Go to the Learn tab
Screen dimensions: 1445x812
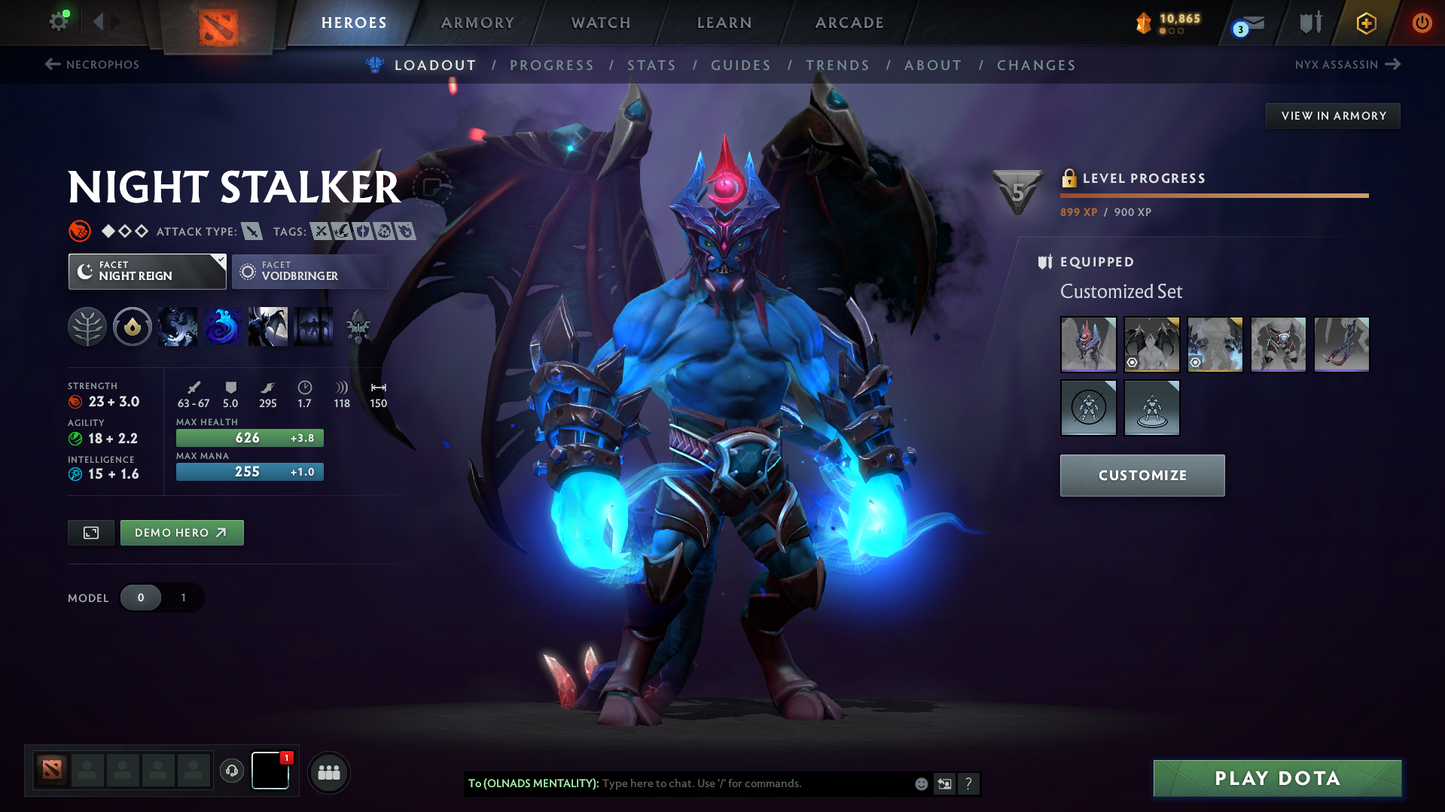coord(723,22)
